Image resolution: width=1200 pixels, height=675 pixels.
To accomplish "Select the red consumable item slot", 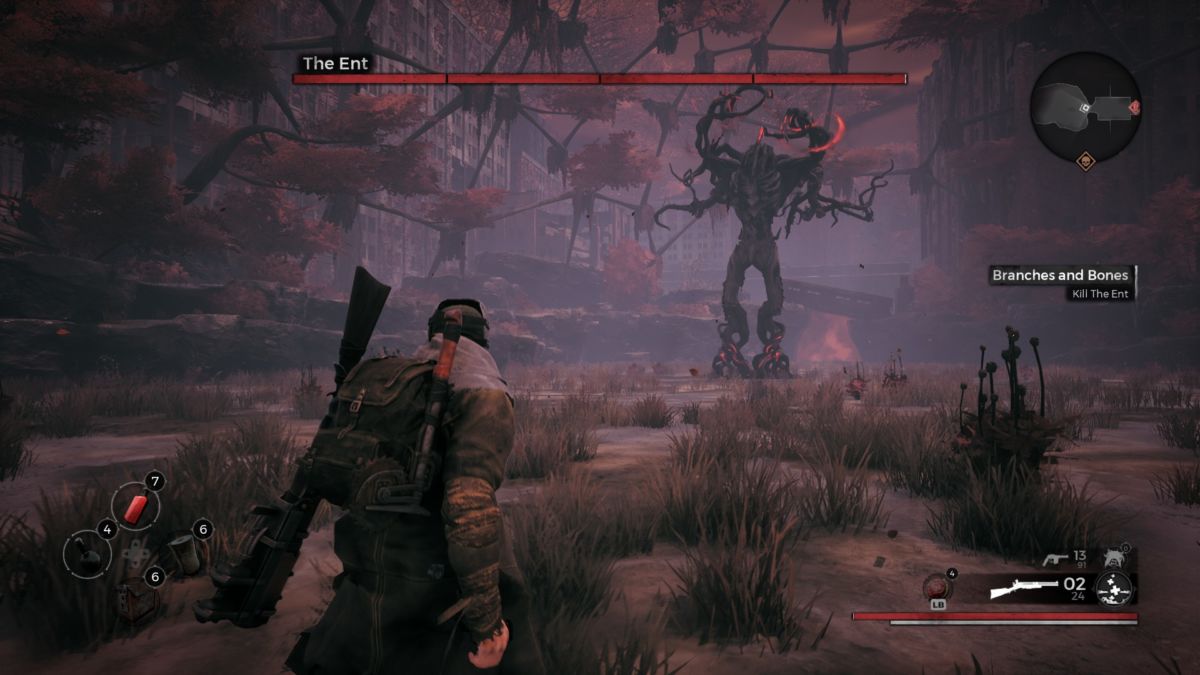I will [x=134, y=507].
